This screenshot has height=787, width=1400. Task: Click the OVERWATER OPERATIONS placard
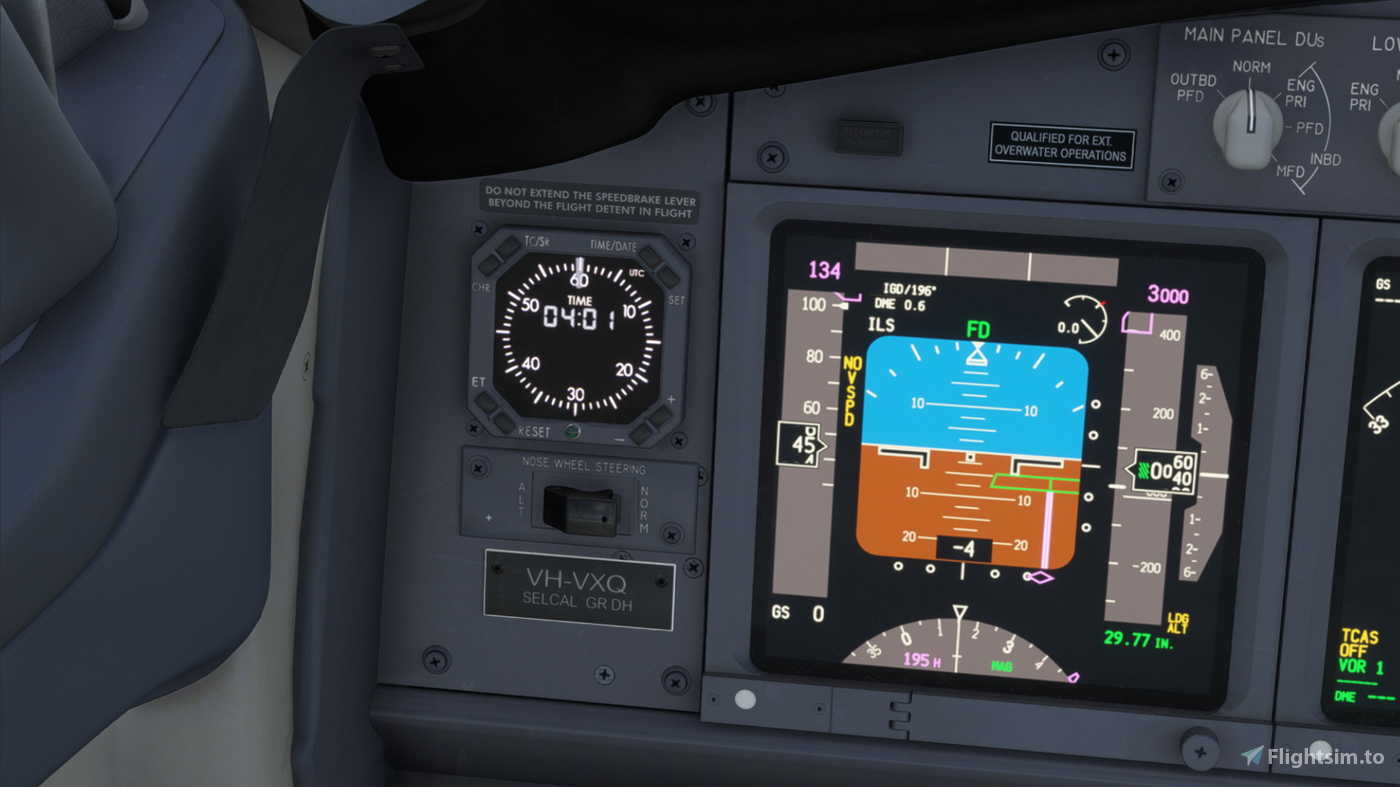[1060, 147]
